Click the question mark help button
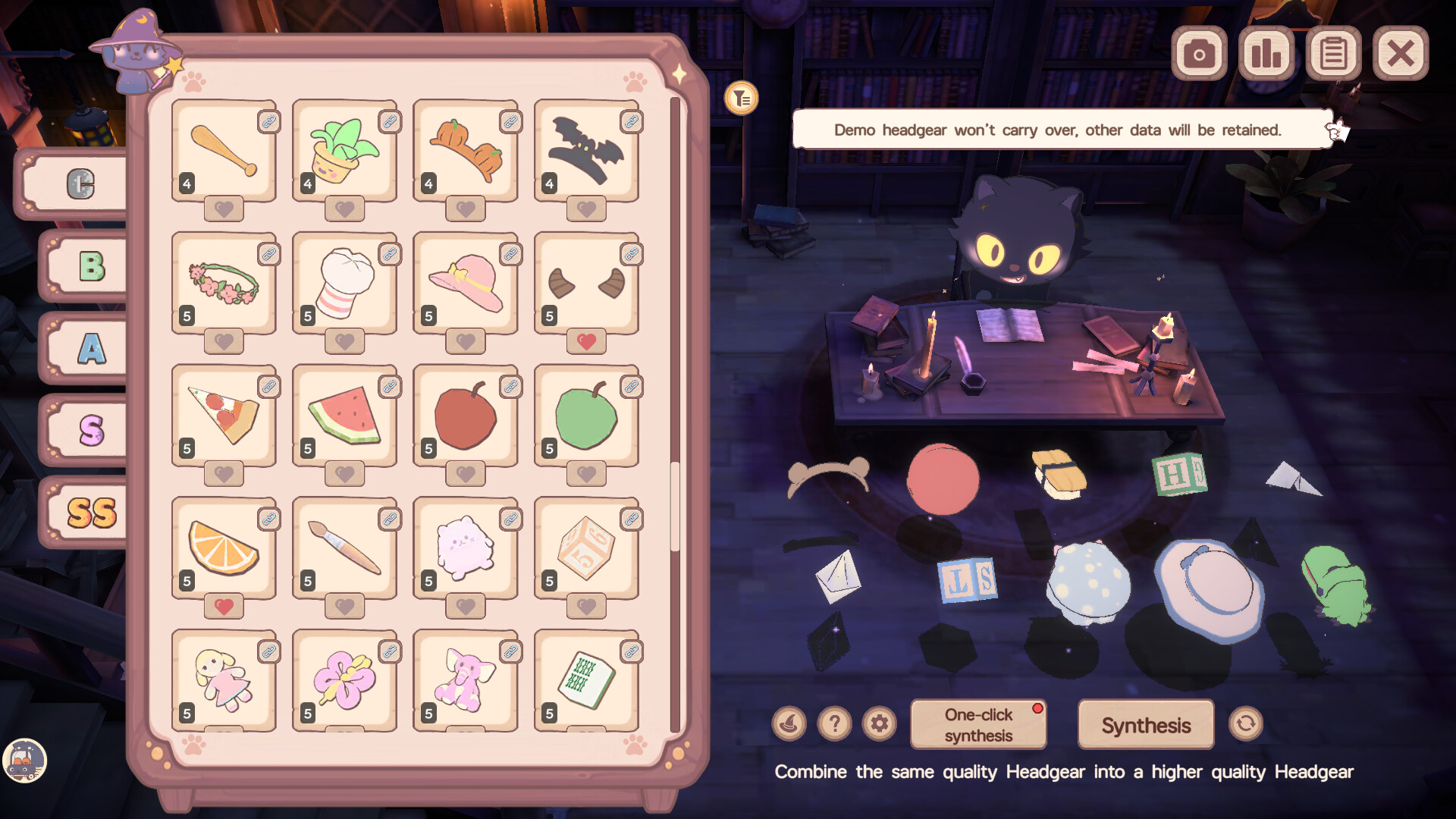This screenshot has height=819, width=1456. click(x=834, y=724)
